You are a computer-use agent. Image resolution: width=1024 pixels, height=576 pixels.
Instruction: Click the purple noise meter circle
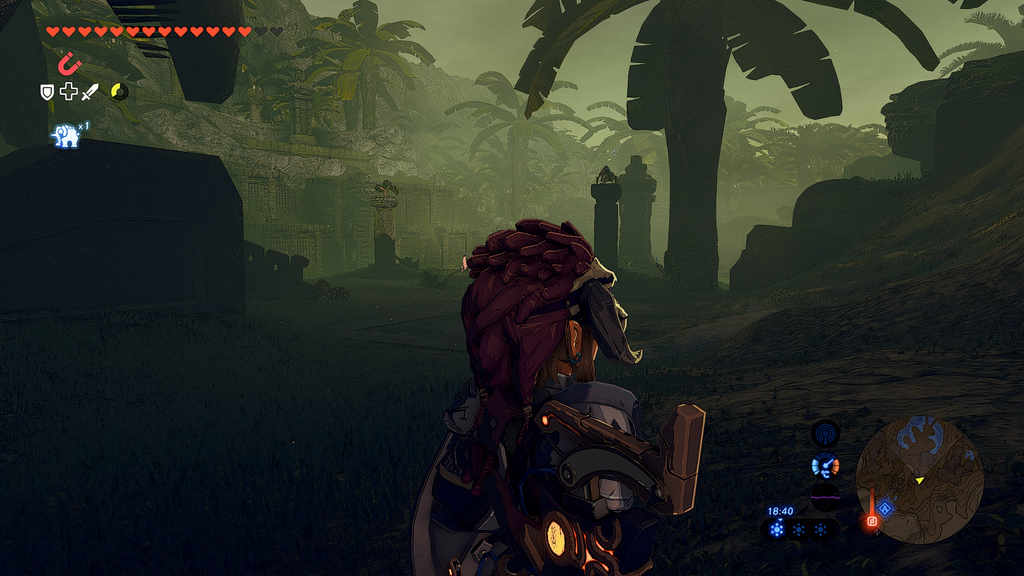pyautogui.click(x=825, y=497)
